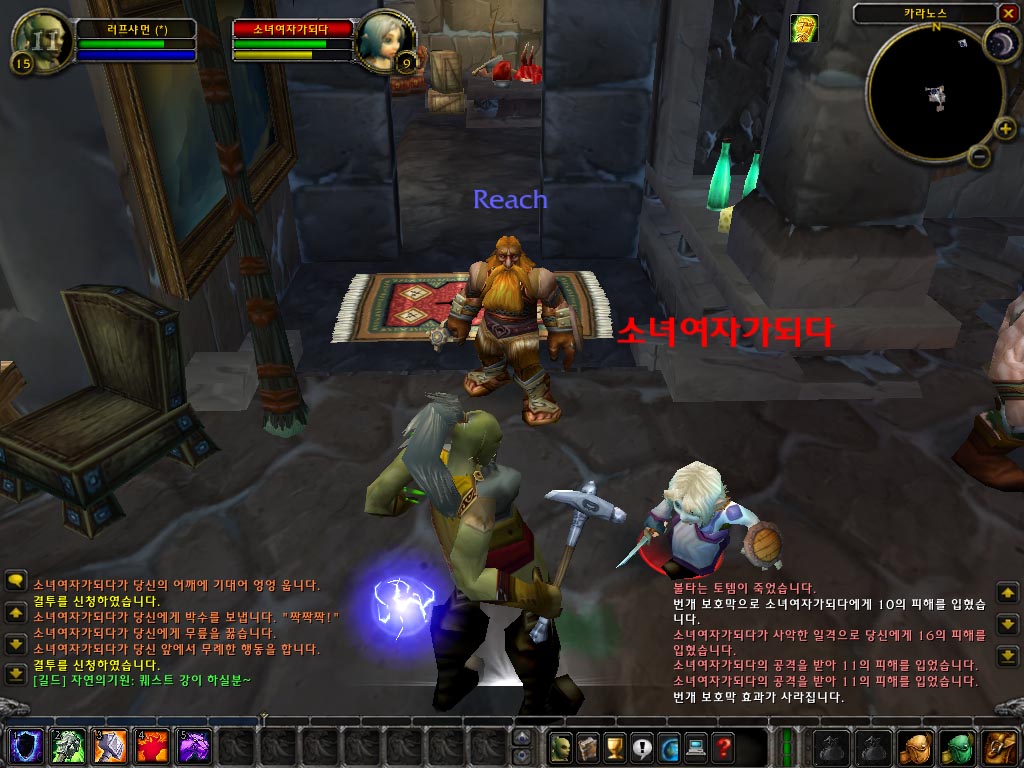Open the backpack in the bag bar

click(x=1001, y=746)
